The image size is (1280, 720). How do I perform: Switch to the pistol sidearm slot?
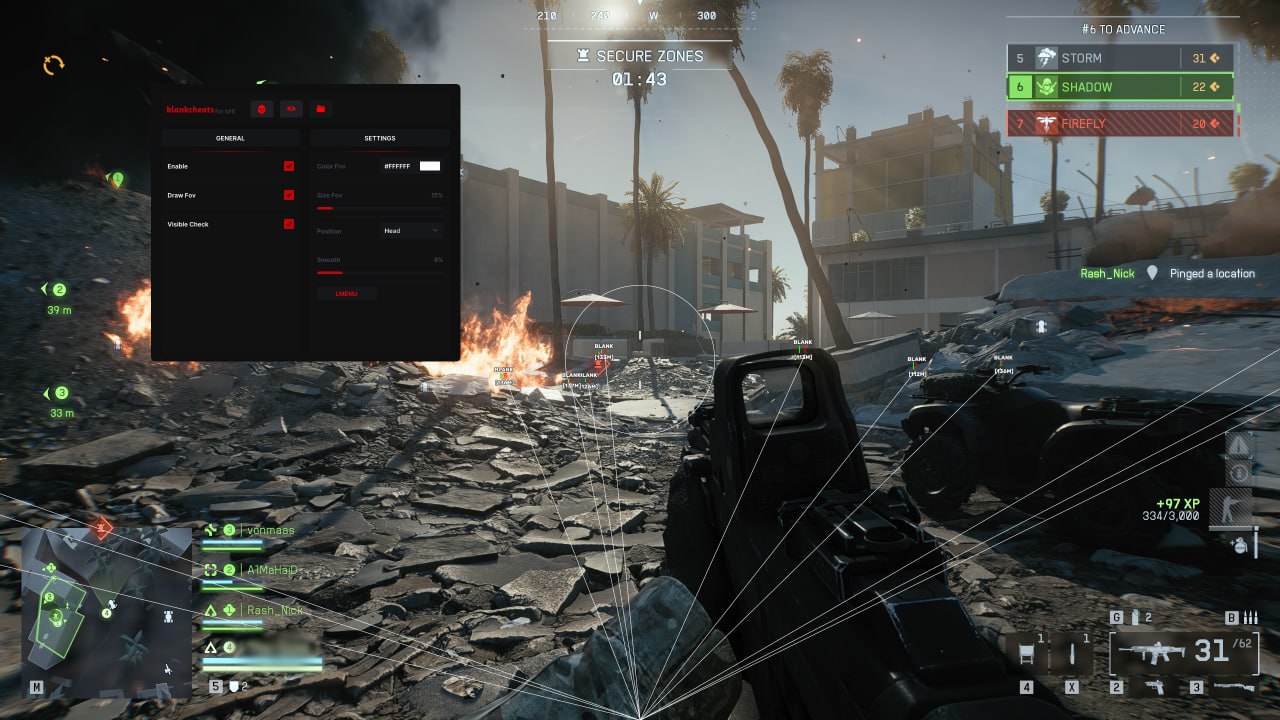click(1154, 687)
